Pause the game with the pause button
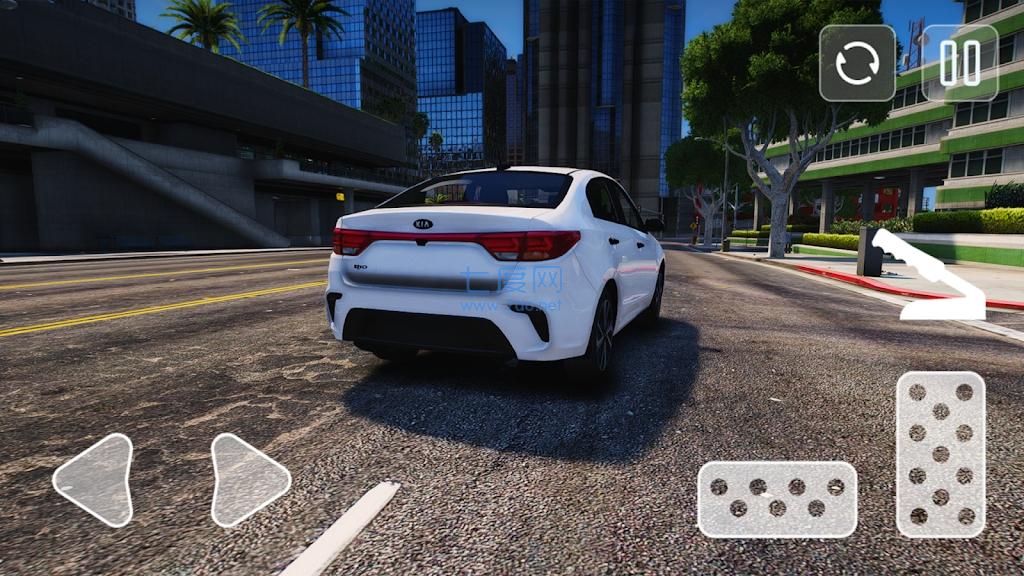The width and height of the screenshot is (1024, 576). click(x=959, y=63)
